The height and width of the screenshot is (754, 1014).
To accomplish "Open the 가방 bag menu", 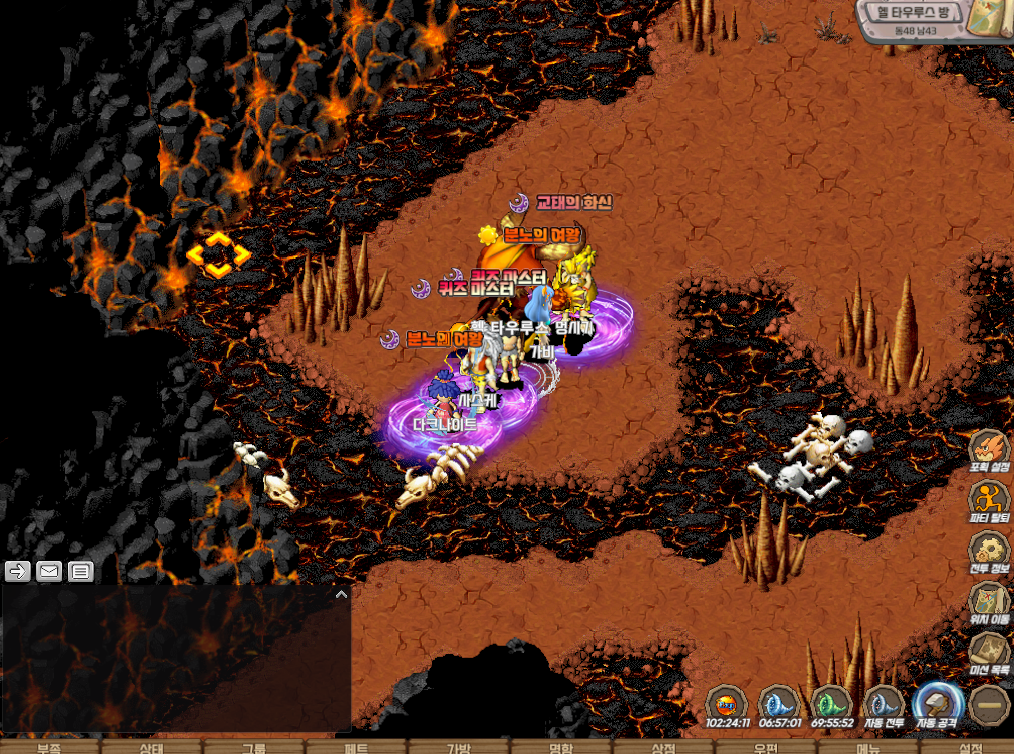I will coord(459,747).
